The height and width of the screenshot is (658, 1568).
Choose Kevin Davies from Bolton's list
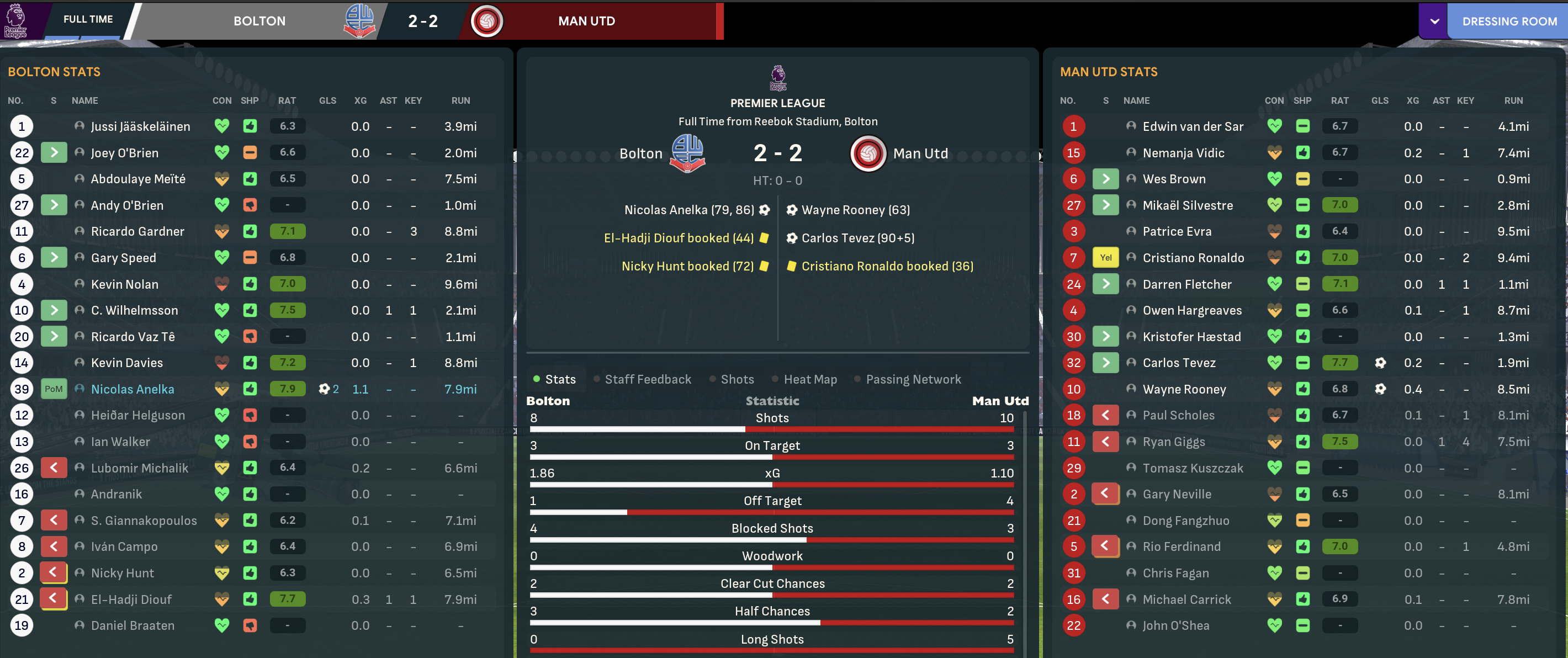pyautogui.click(x=126, y=363)
